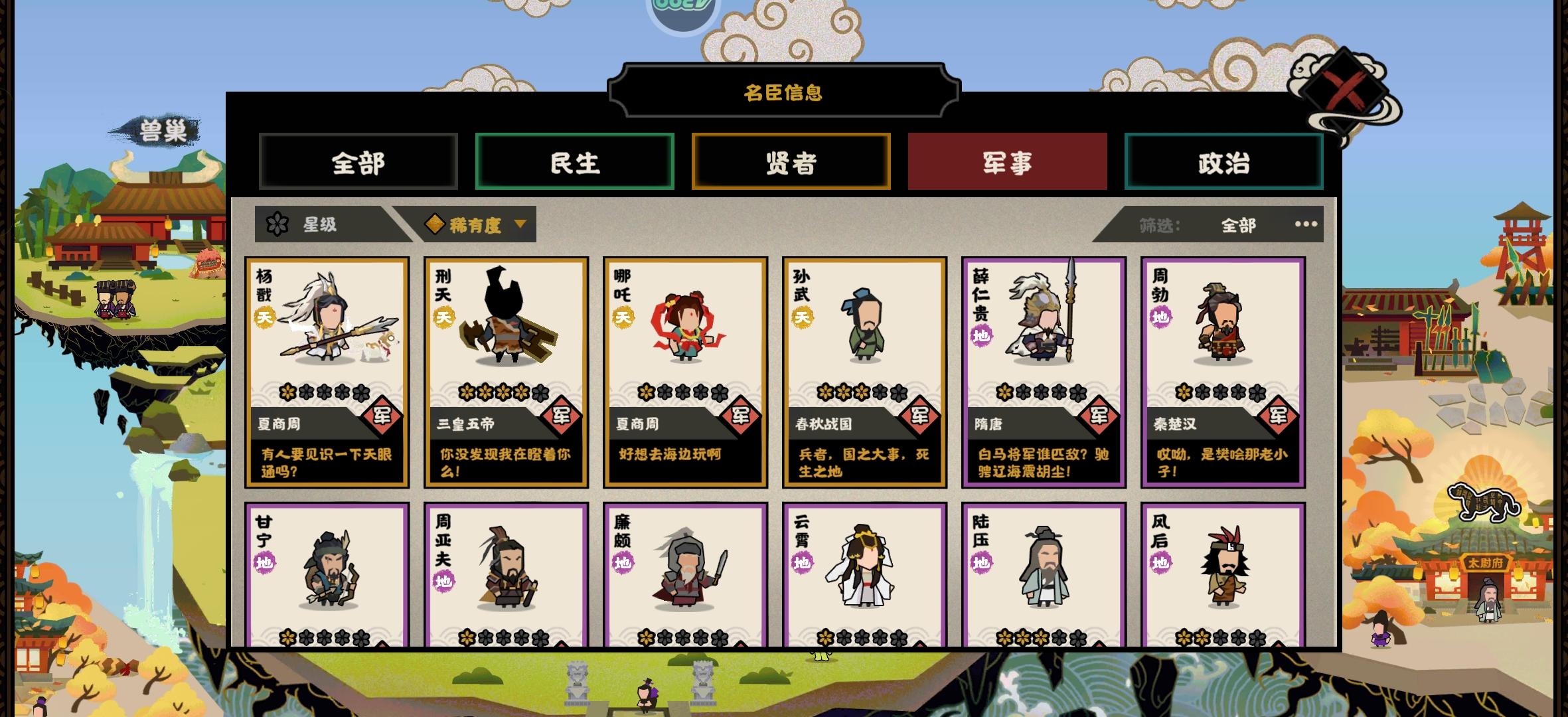
Task: Toggle sorting by 稀有度 rarity
Action: (475, 224)
